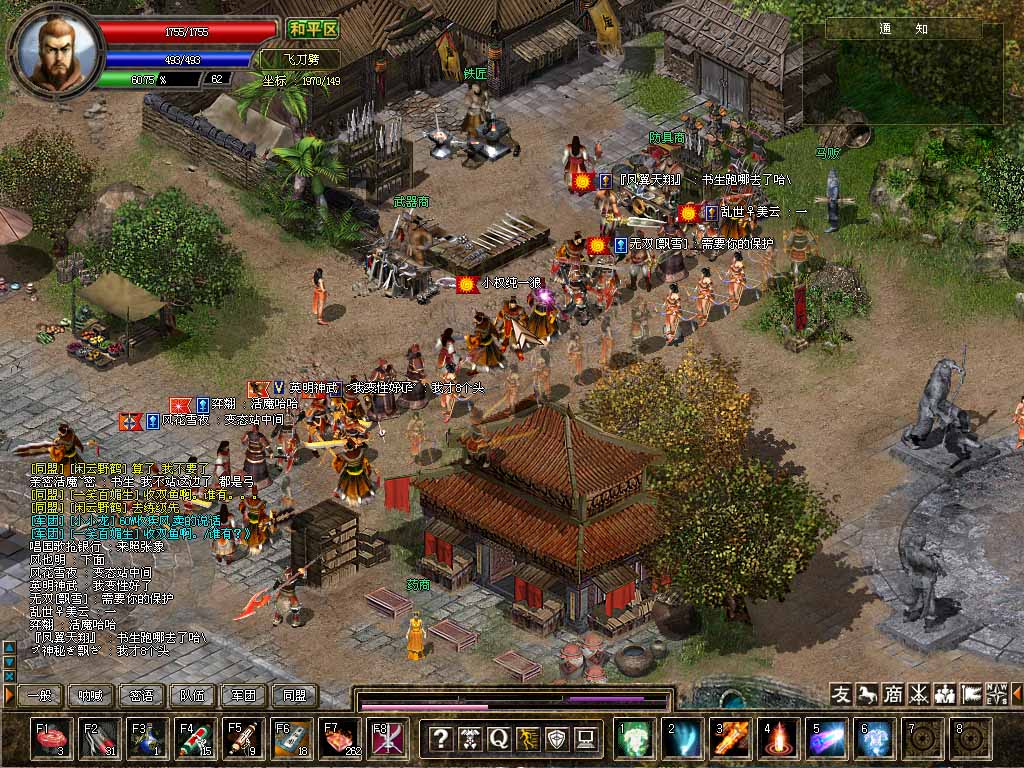Activate the F8 crossed swords slot

[387, 738]
